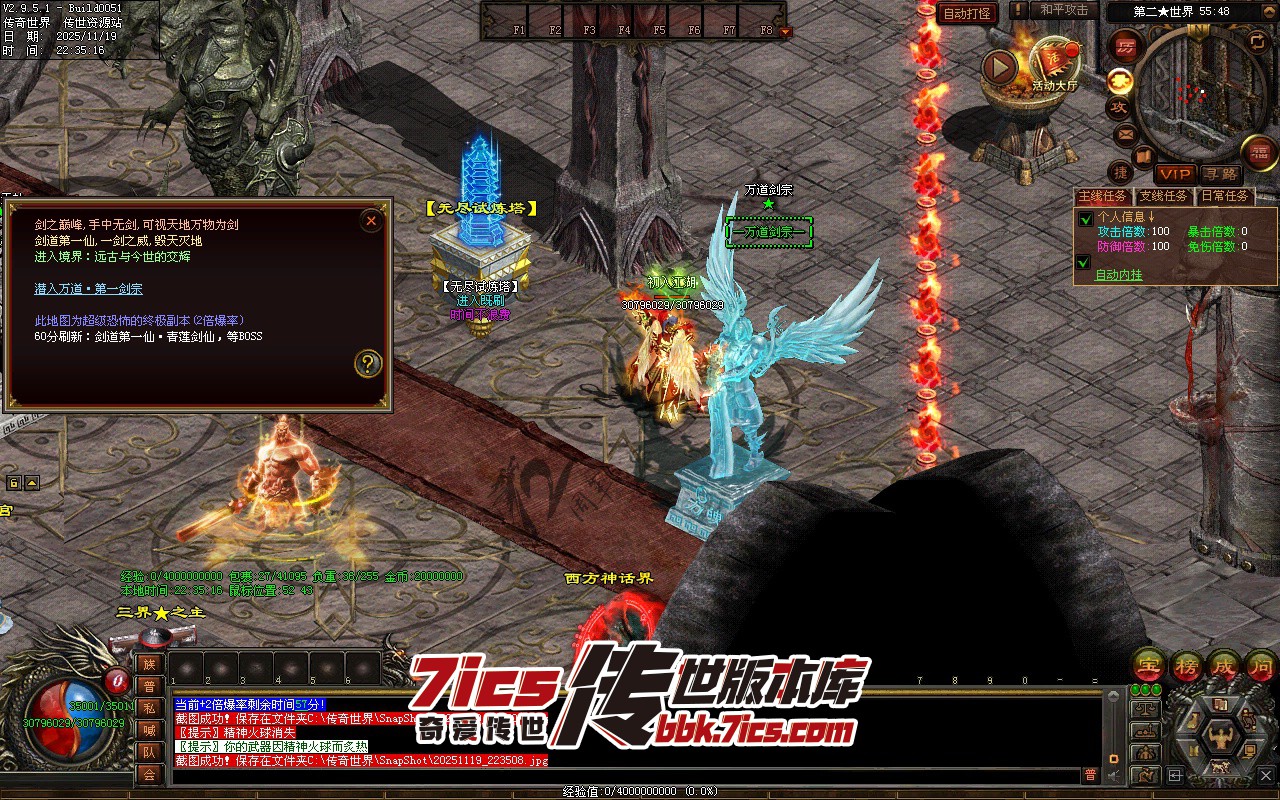Close the sword sect dialogue panel
The image size is (1280, 800).
click(x=371, y=221)
